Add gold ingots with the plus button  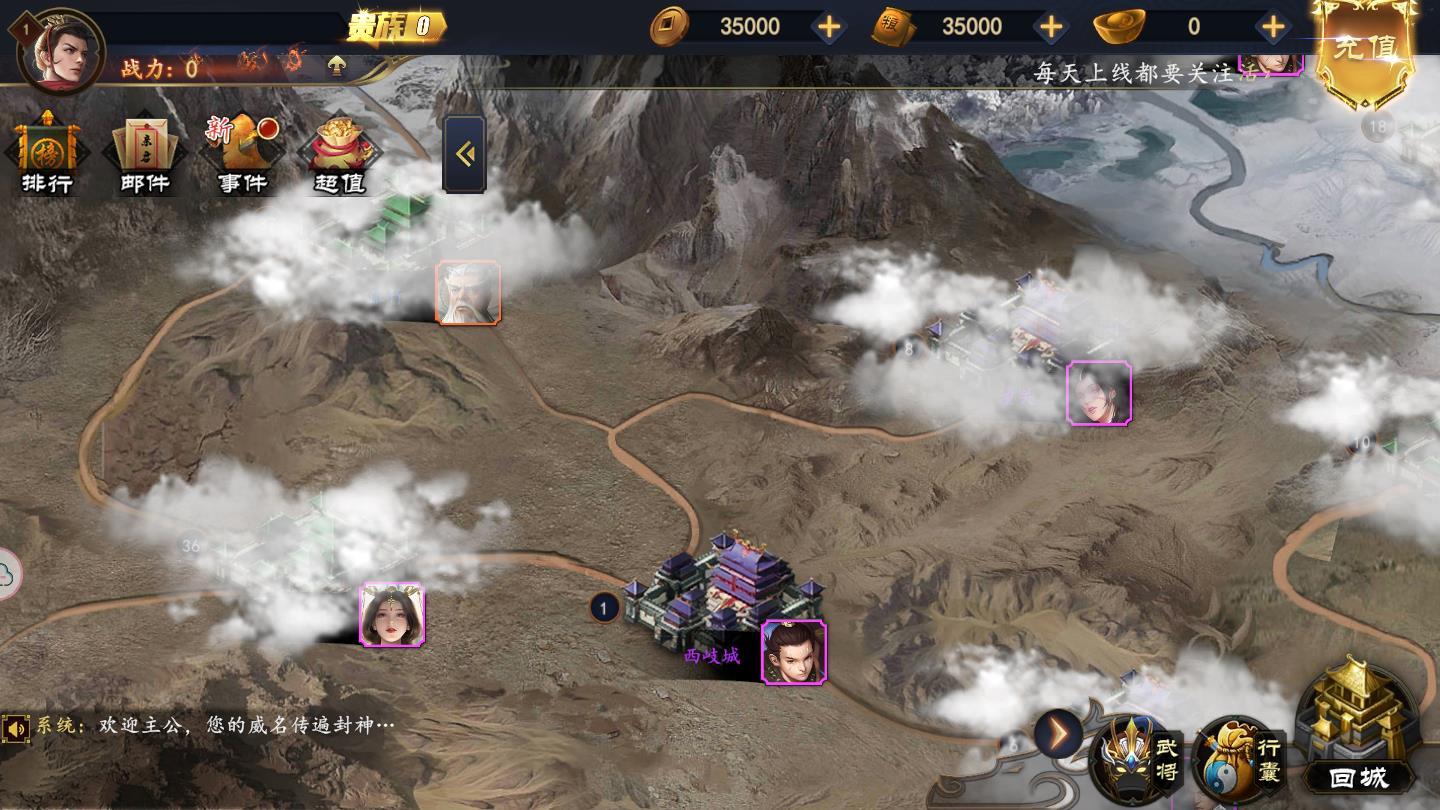click(1273, 27)
